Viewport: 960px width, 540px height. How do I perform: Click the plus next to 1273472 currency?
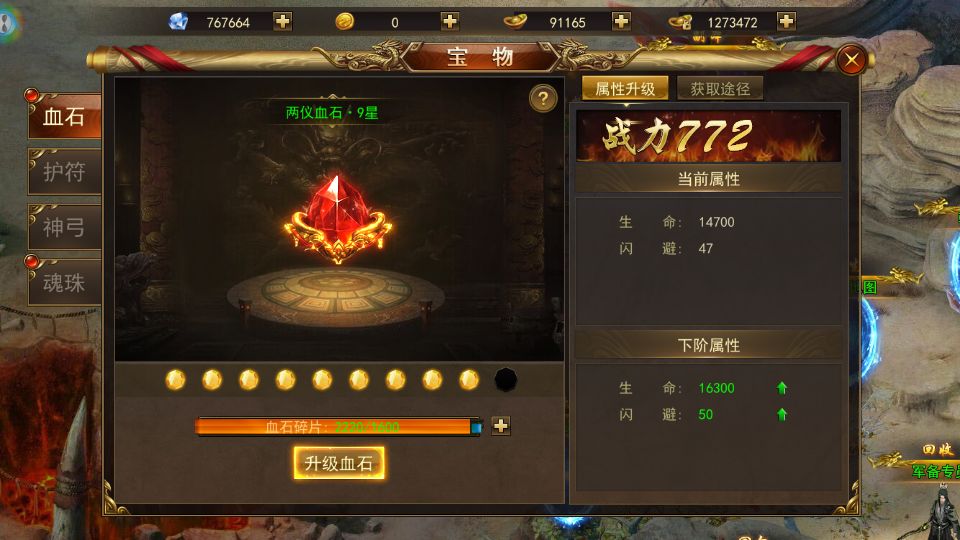(786, 21)
